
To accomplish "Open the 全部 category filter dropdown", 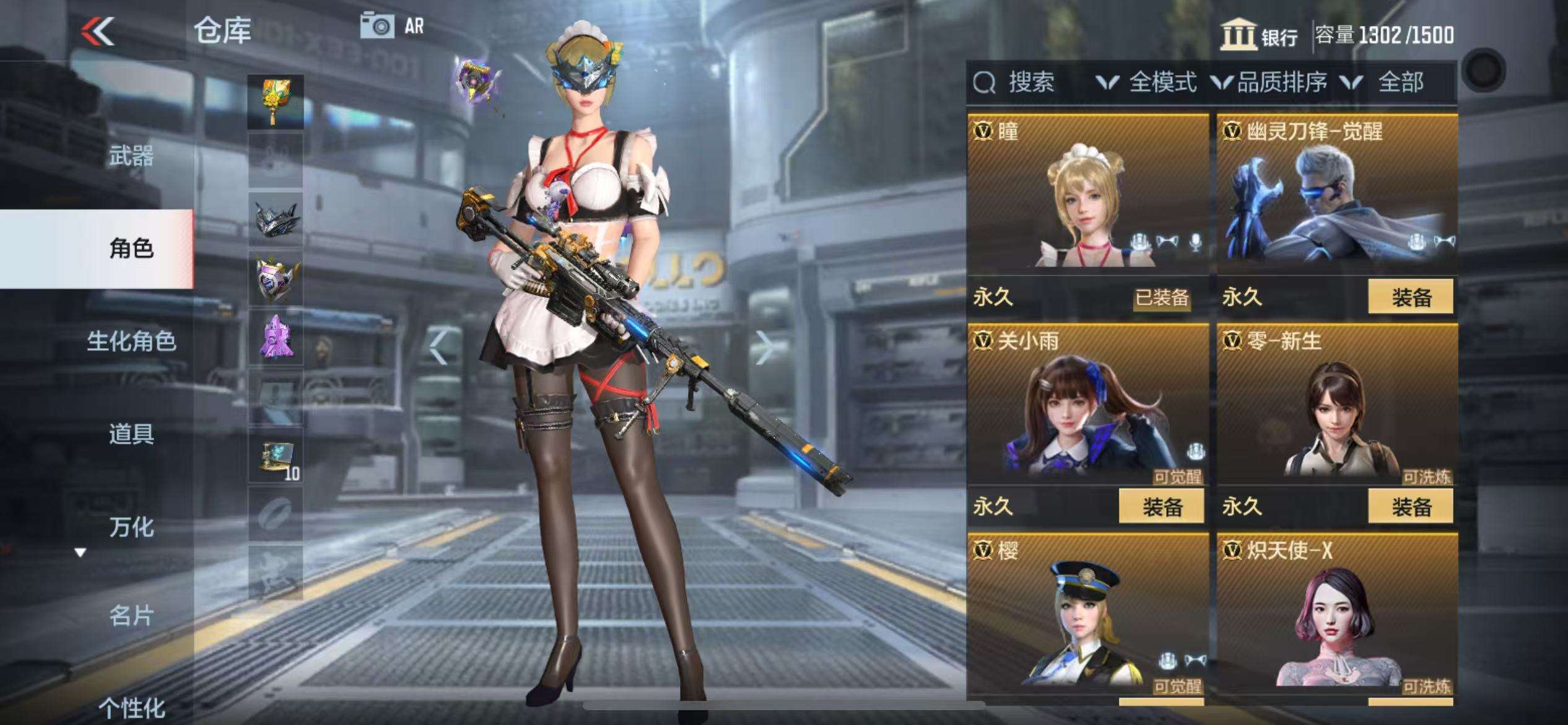I will (1388, 82).
